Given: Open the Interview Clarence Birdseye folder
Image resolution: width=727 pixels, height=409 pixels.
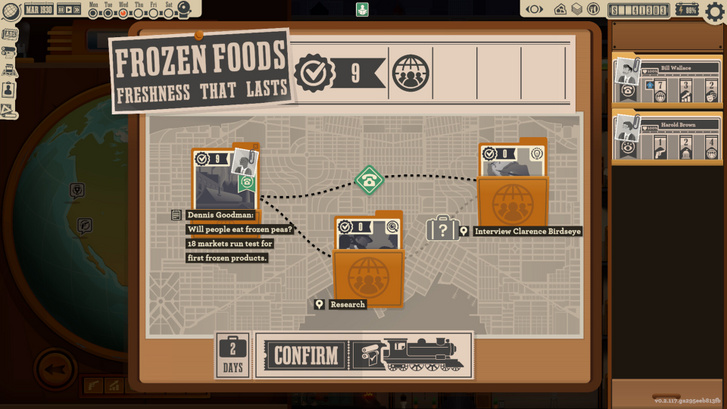Looking at the screenshot, I should [x=512, y=187].
